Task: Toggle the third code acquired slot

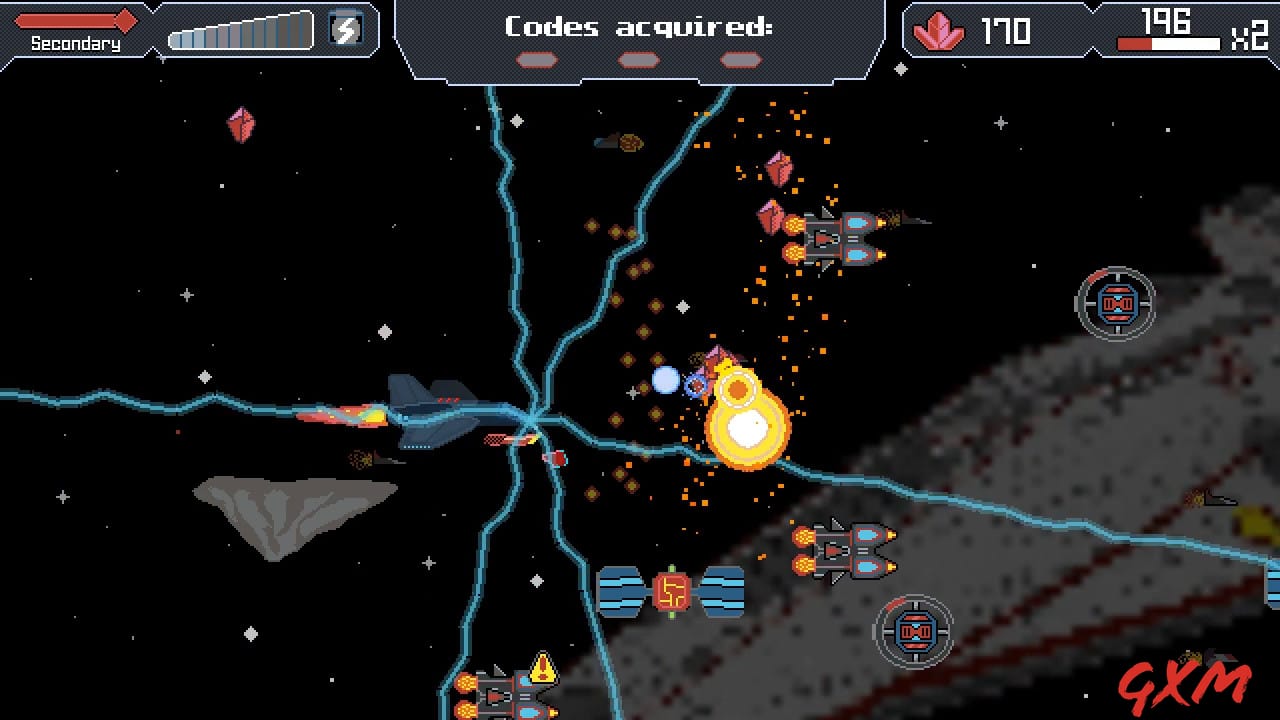Action: [738, 58]
